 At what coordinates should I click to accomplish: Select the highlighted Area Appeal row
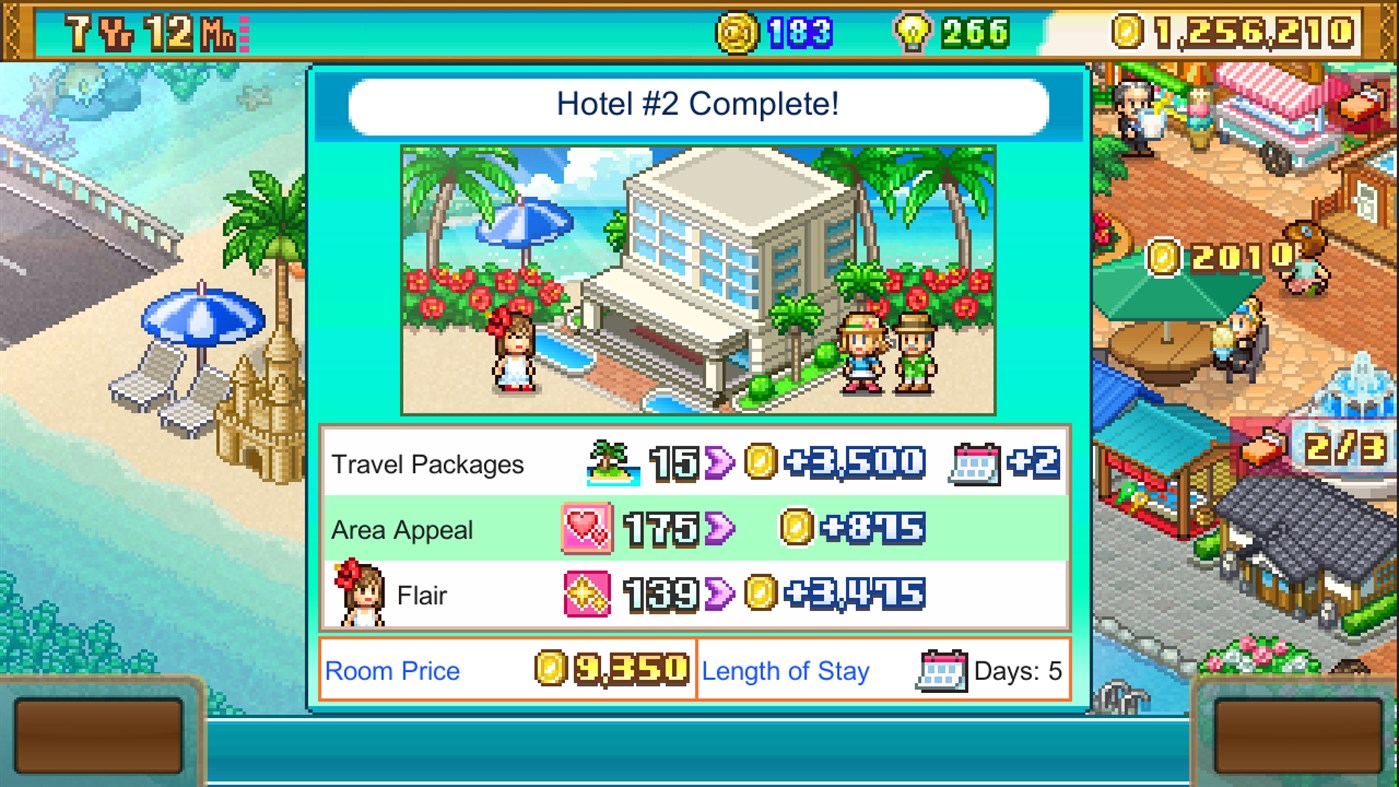(x=698, y=530)
